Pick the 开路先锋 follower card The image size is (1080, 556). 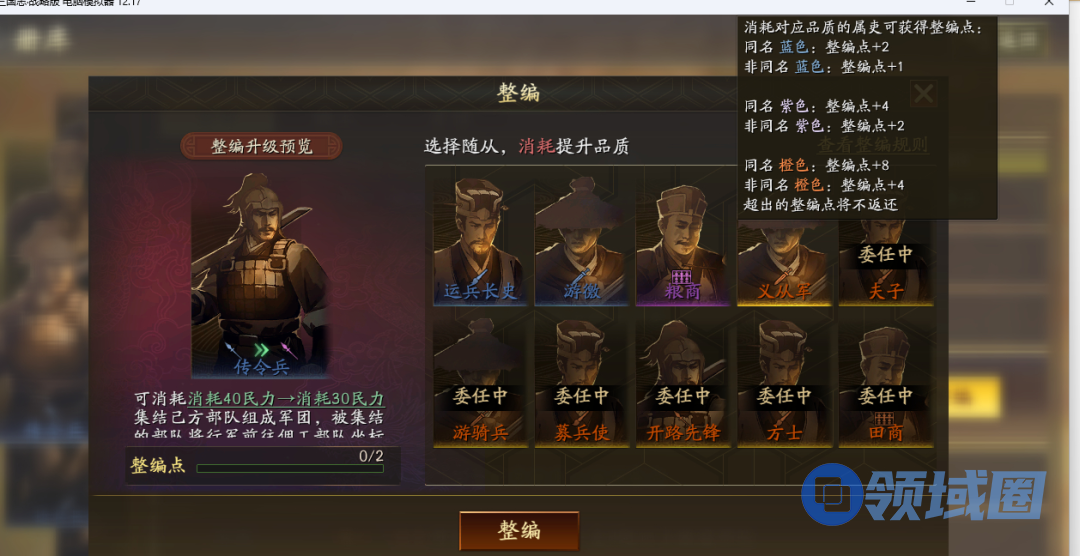point(683,385)
